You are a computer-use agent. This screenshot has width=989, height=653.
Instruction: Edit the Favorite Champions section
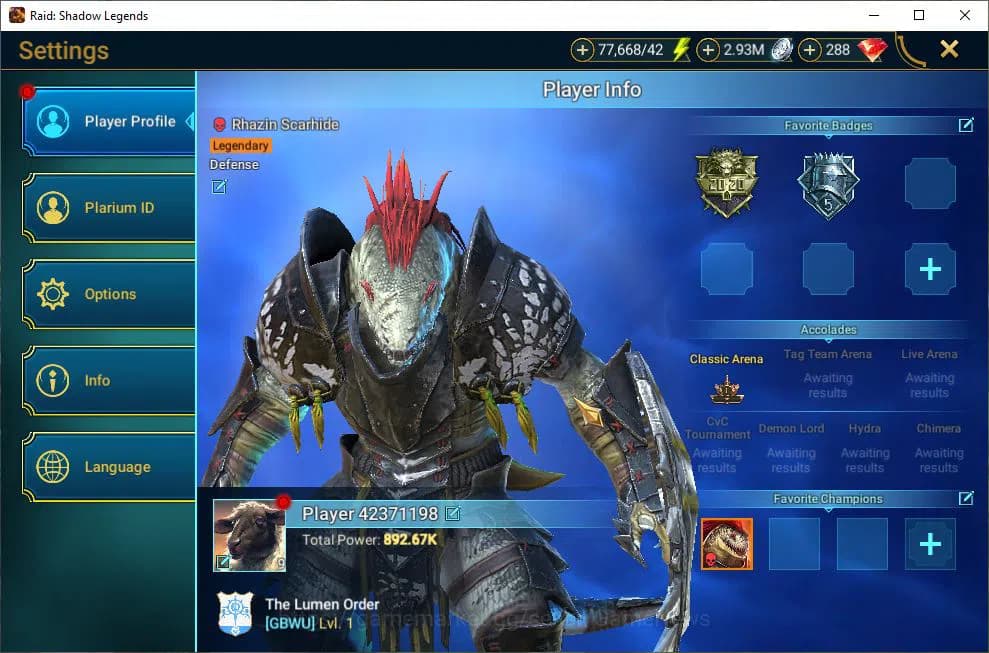(966, 498)
